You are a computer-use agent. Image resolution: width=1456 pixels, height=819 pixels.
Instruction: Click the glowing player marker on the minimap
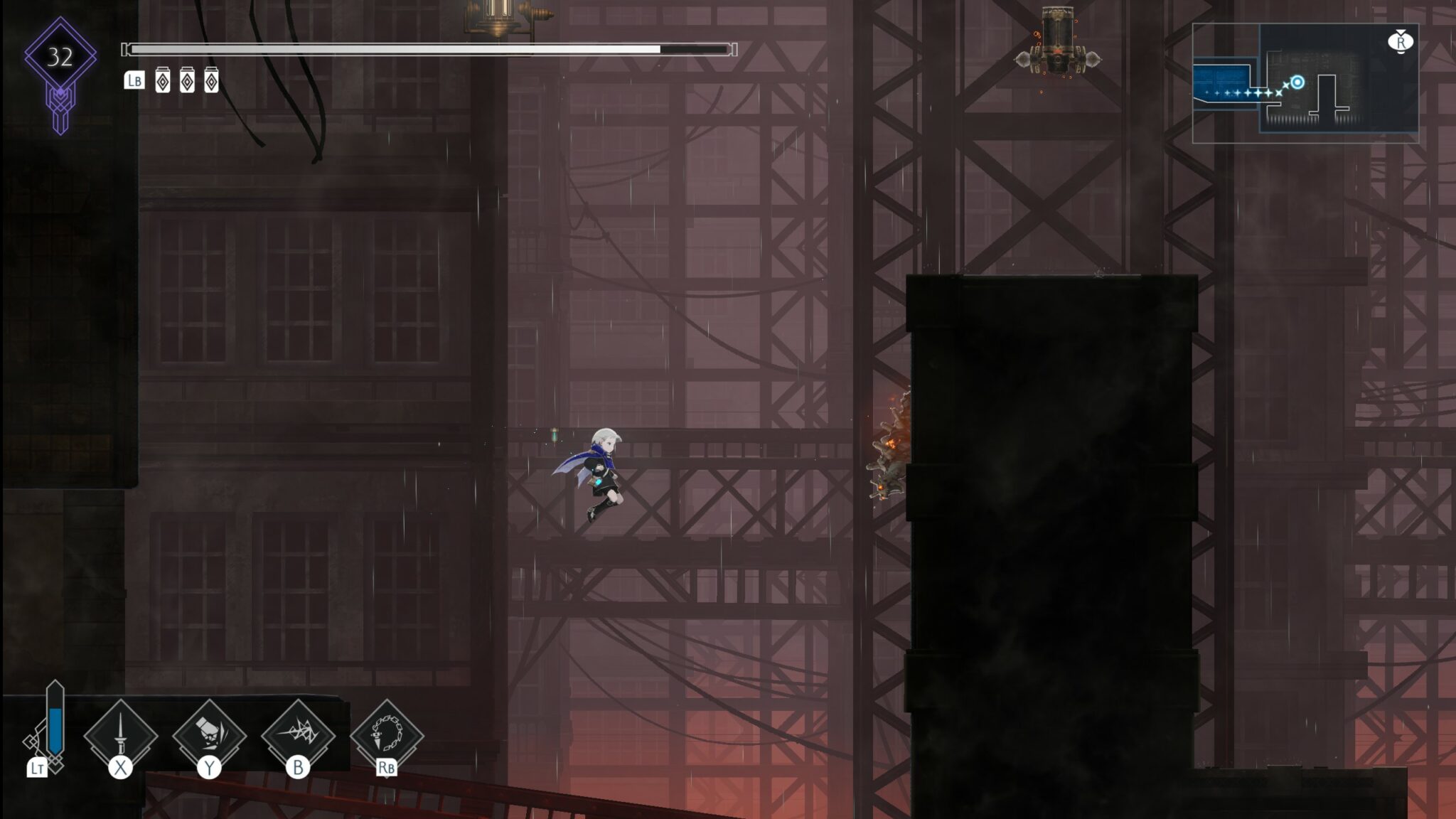pos(1297,82)
